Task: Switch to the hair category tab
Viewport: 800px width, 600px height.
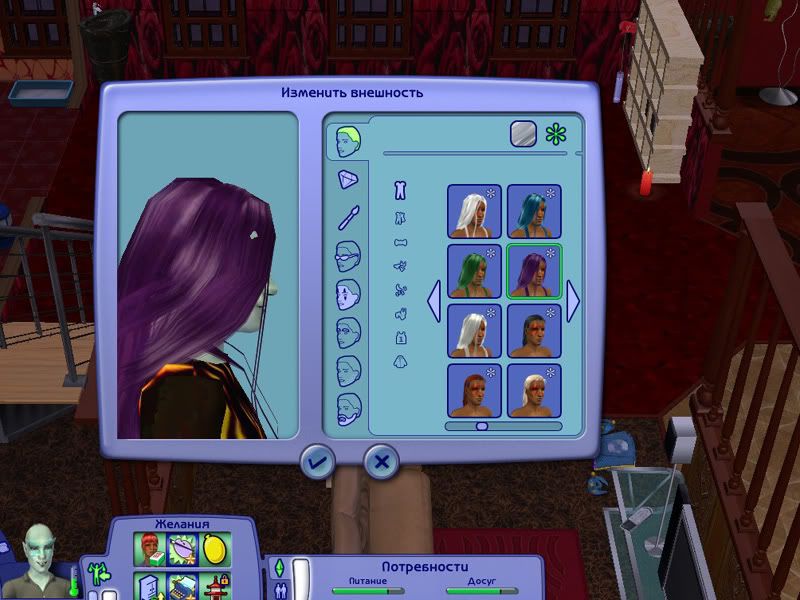Action: [349, 140]
